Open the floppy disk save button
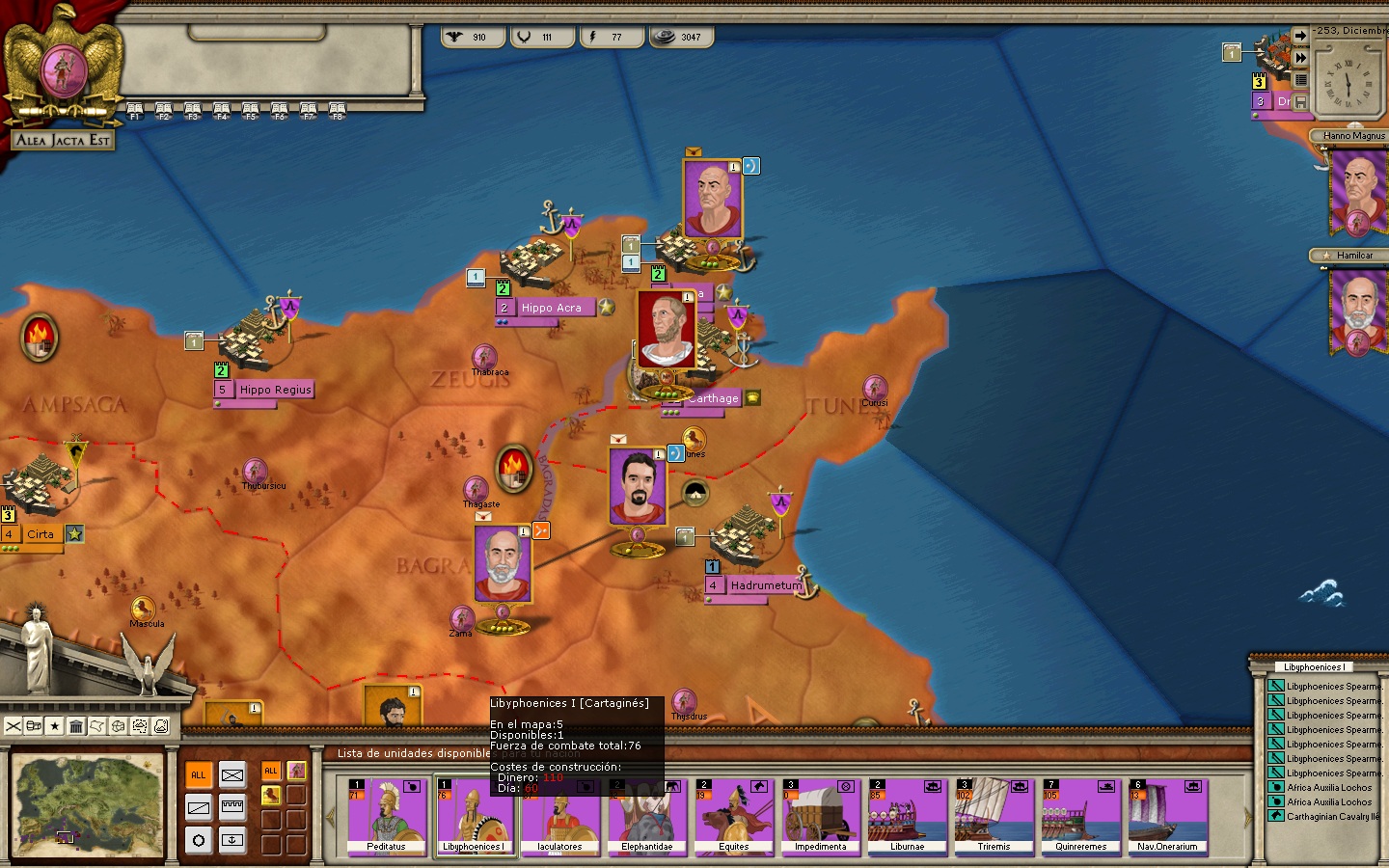Viewport: 1389px width, 868px height. click(1300, 101)
